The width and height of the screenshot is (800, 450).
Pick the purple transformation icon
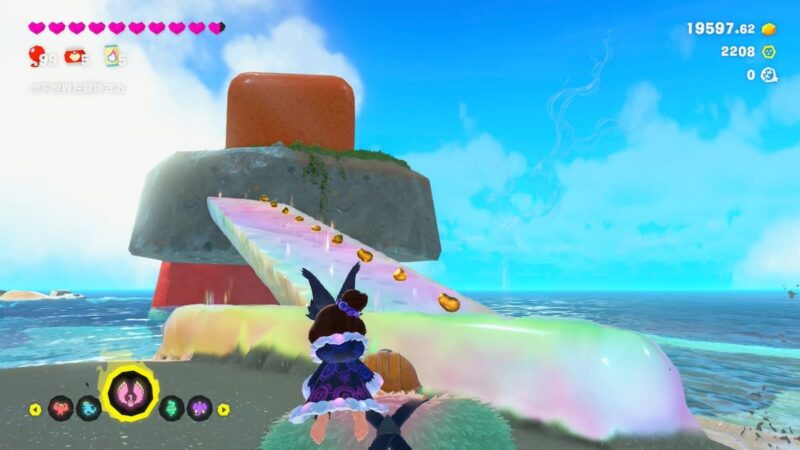coord(200,408)
